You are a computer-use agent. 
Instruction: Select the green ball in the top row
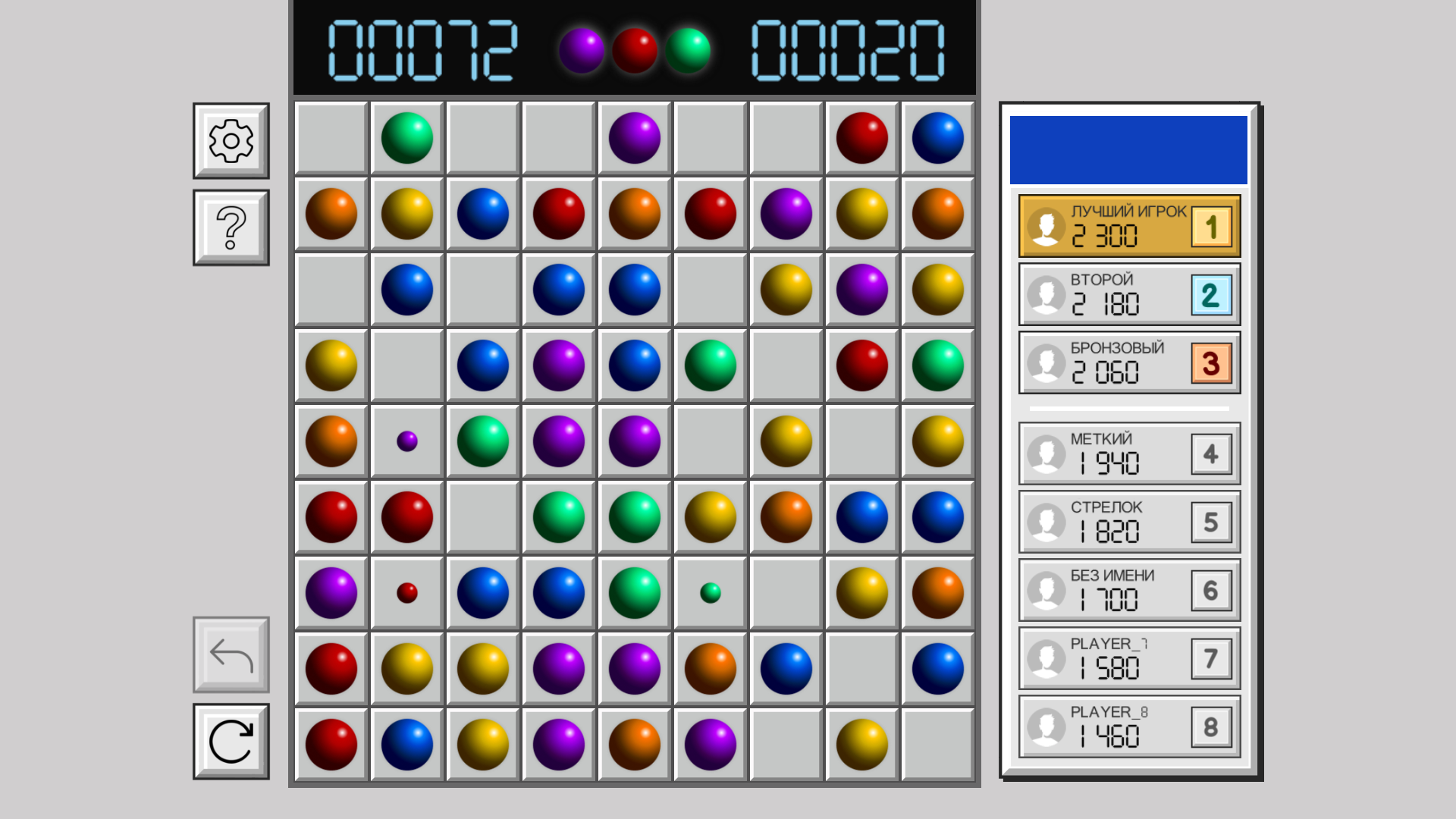[x=406, y=137]
